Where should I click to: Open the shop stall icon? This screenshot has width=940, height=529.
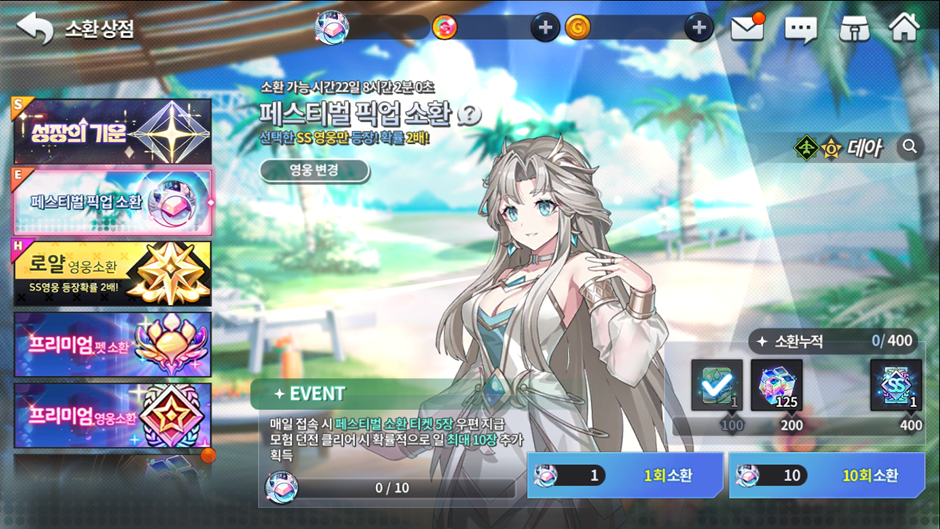pyautogui.click(x=852, y=28)
